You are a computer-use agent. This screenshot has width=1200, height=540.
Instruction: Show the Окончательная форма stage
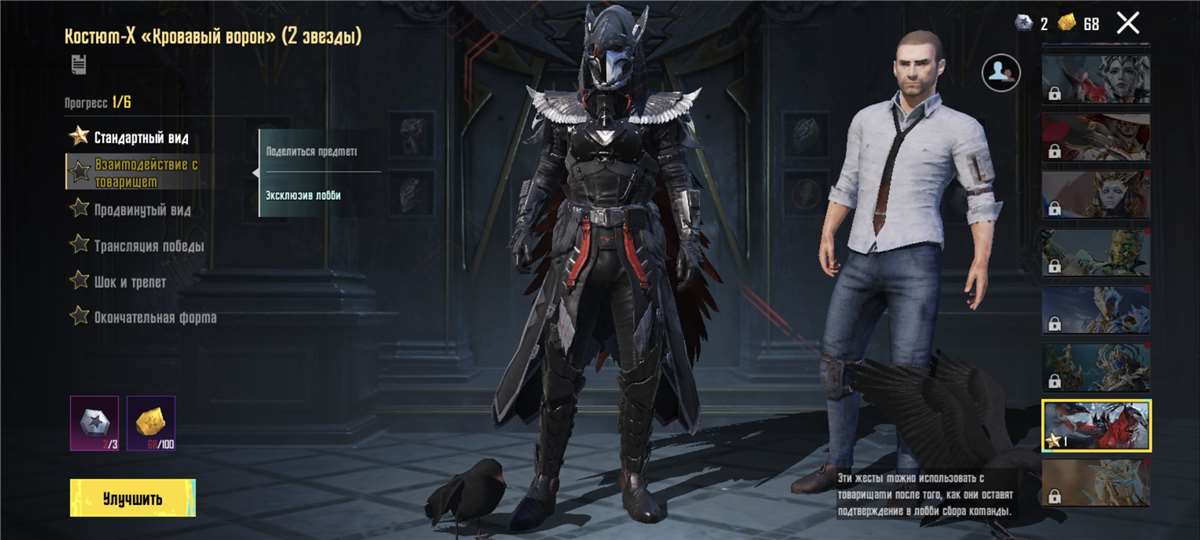pyautogui.click(x=154, y=318)
